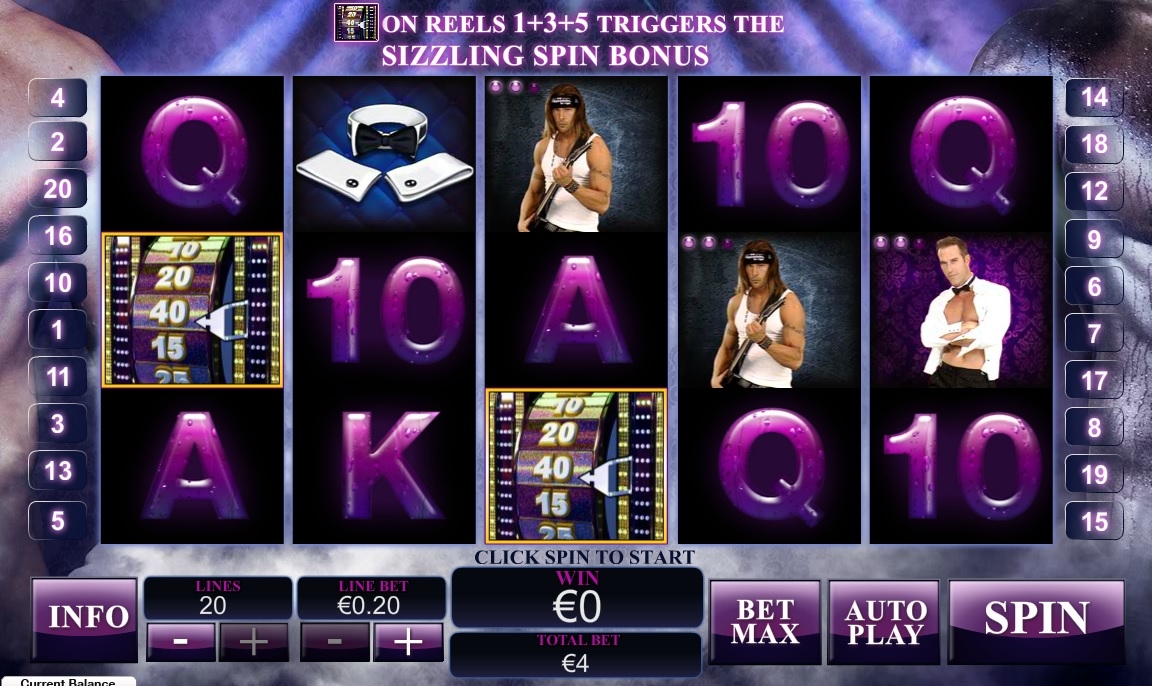Set the maximum bet with BET MAX
This screenshot has width=1152, height=686.
click(x=765, y=621)
